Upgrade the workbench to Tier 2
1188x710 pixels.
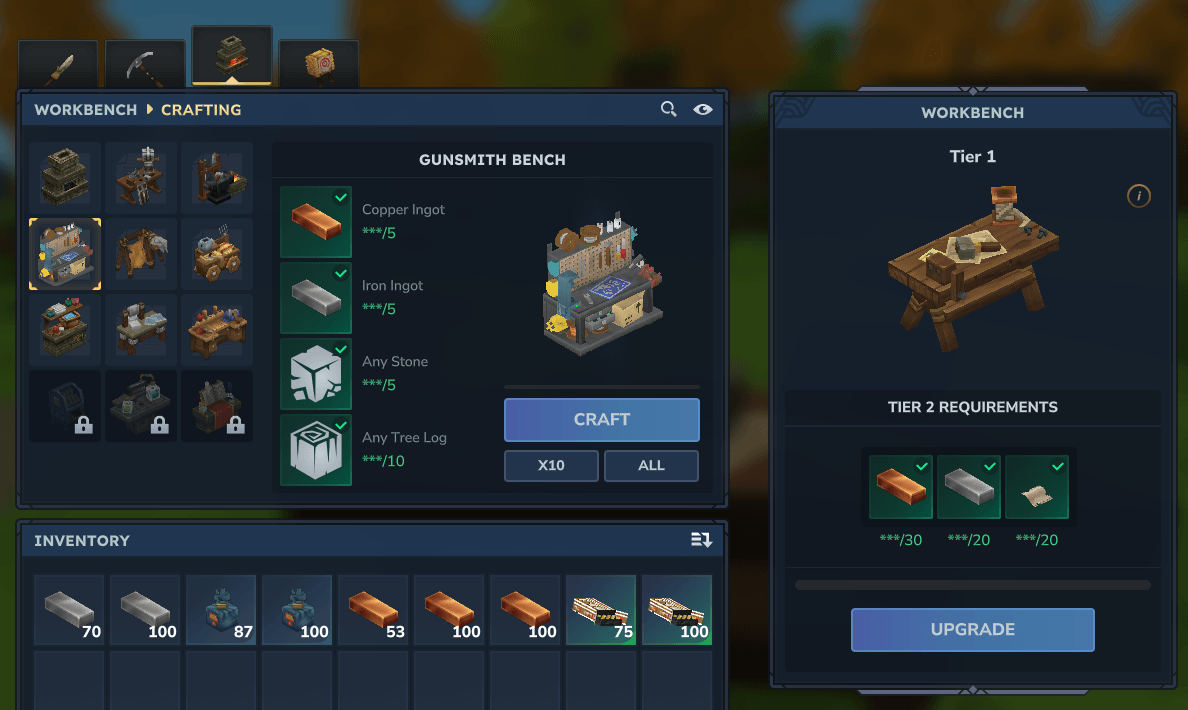[972, 630]
